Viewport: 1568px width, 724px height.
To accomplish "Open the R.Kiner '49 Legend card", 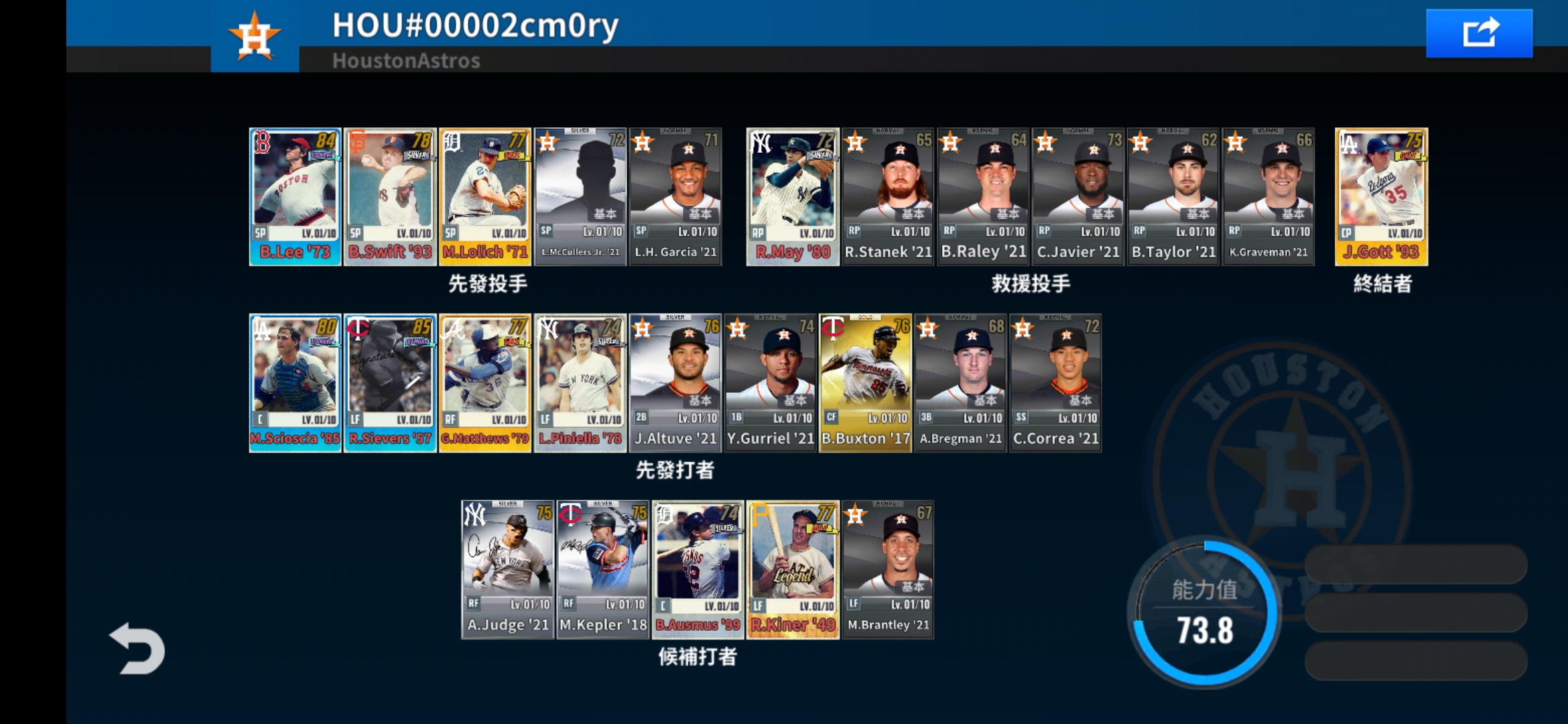I will pos(792,570).
